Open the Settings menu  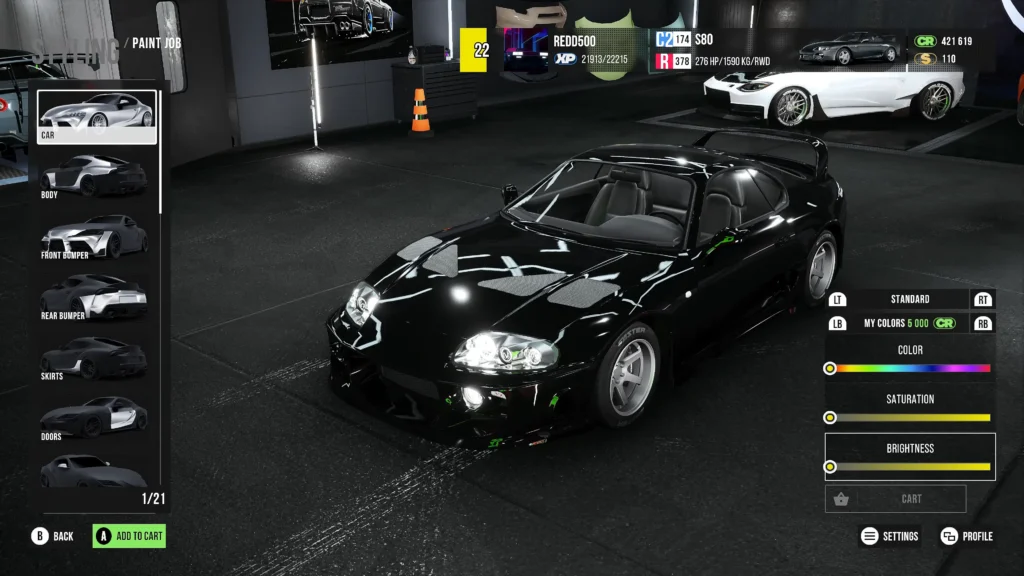pyautogui.click(x=890, y=536)
